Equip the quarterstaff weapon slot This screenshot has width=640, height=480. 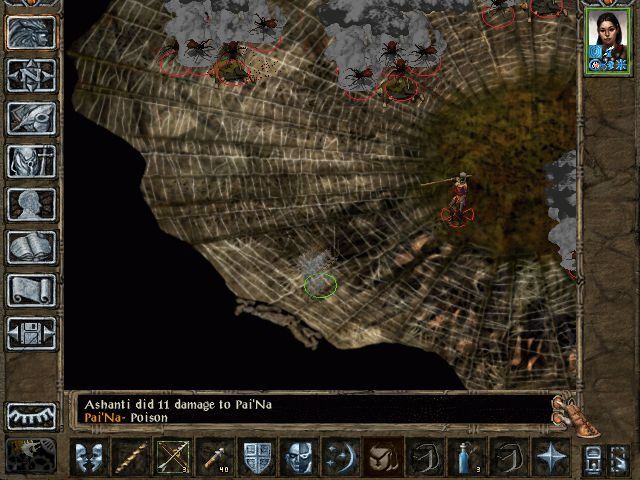(130, 457)
